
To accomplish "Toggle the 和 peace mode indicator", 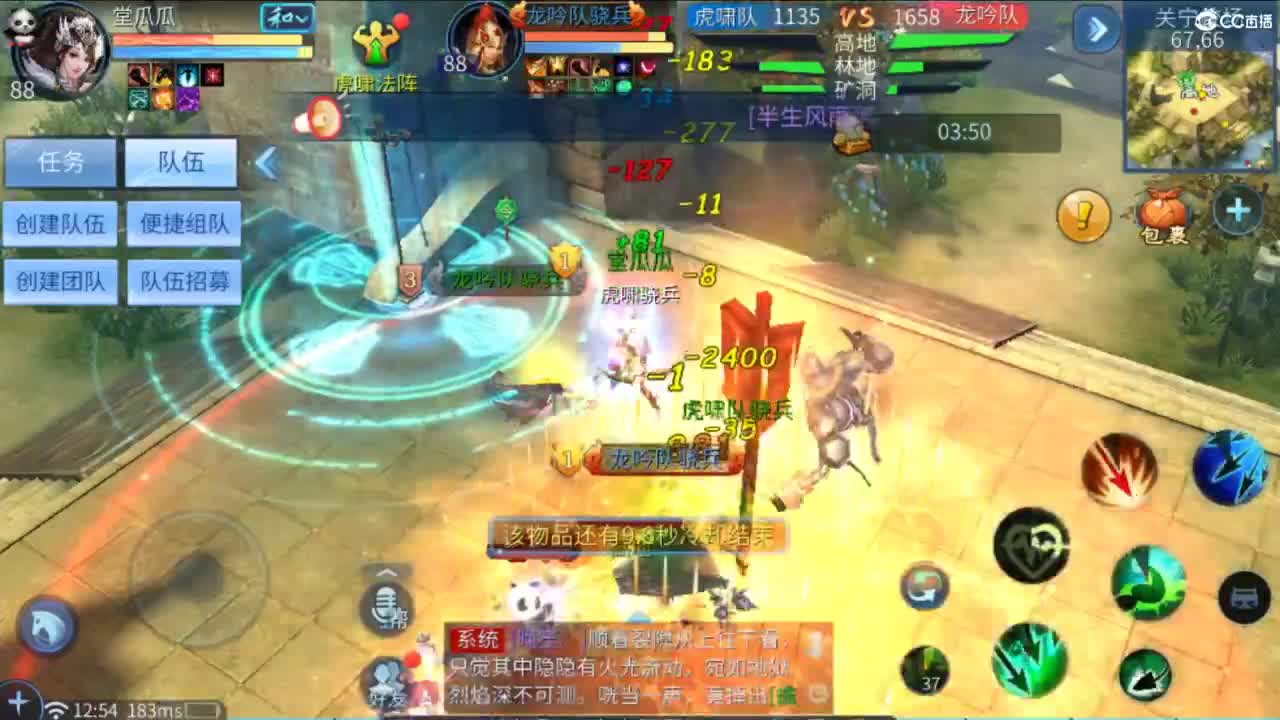I will point(285,18).
